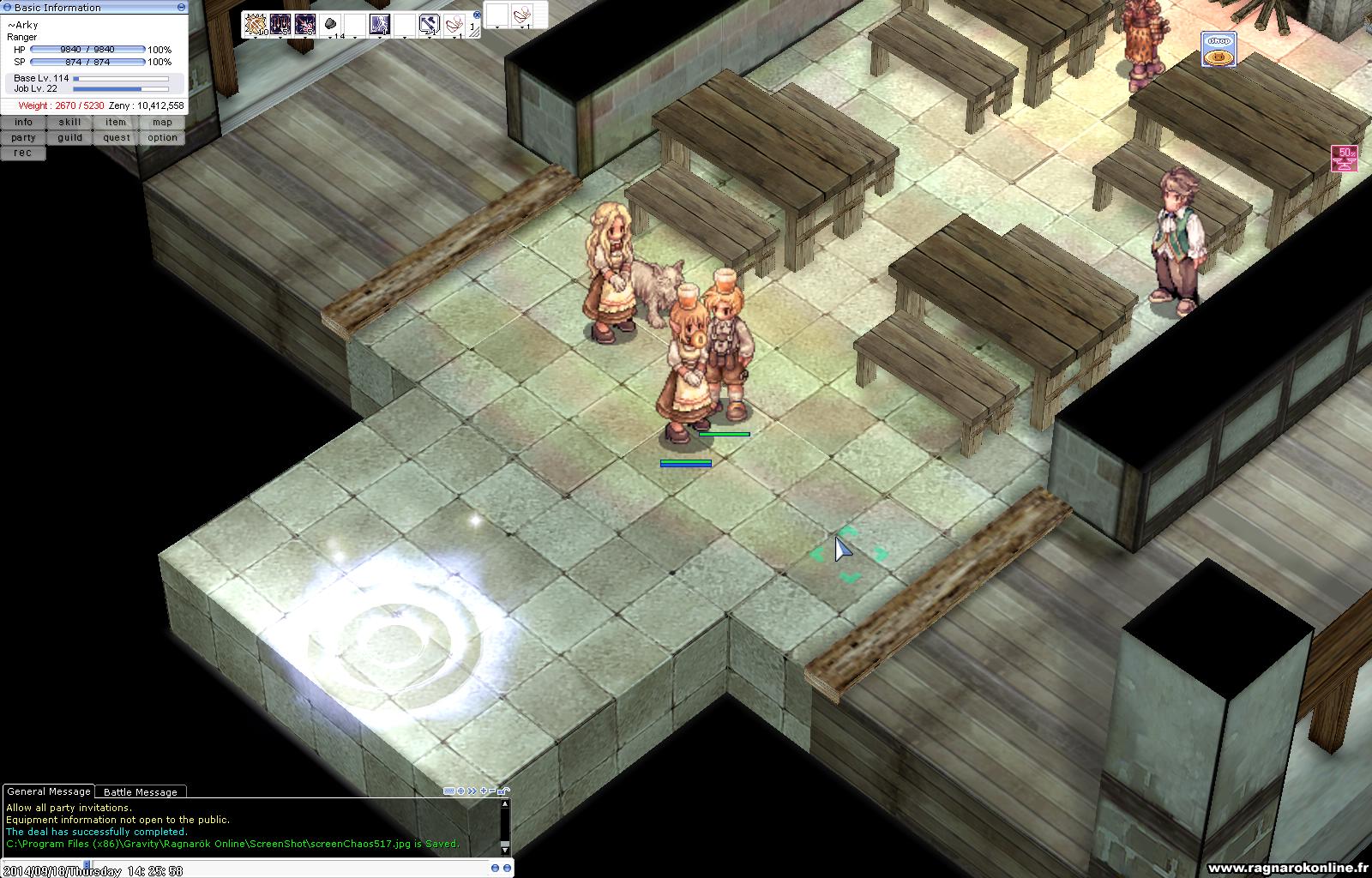The image size is (1372, 878).
Task: Minimize the Basic Information window
Action: [x=181, y=7]
